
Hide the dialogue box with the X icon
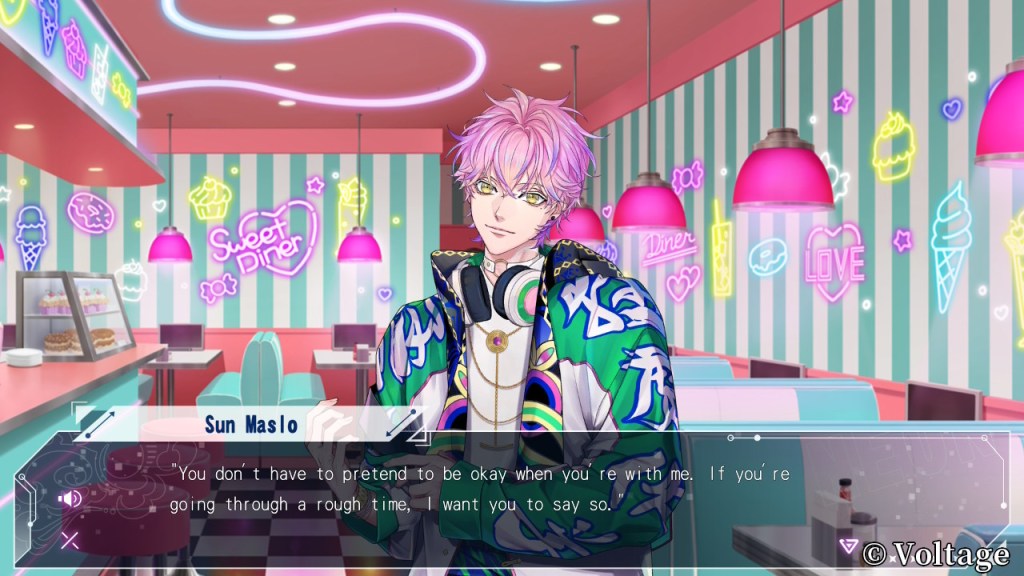pos(70,541)
